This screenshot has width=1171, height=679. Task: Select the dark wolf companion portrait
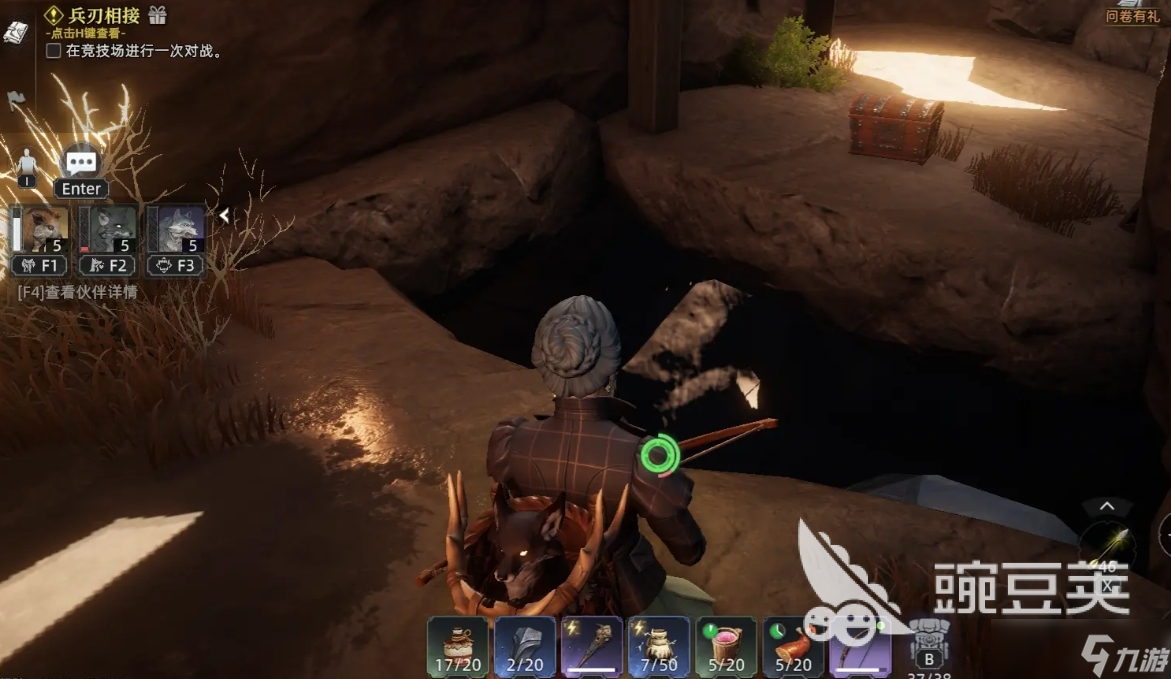point(109,230)
